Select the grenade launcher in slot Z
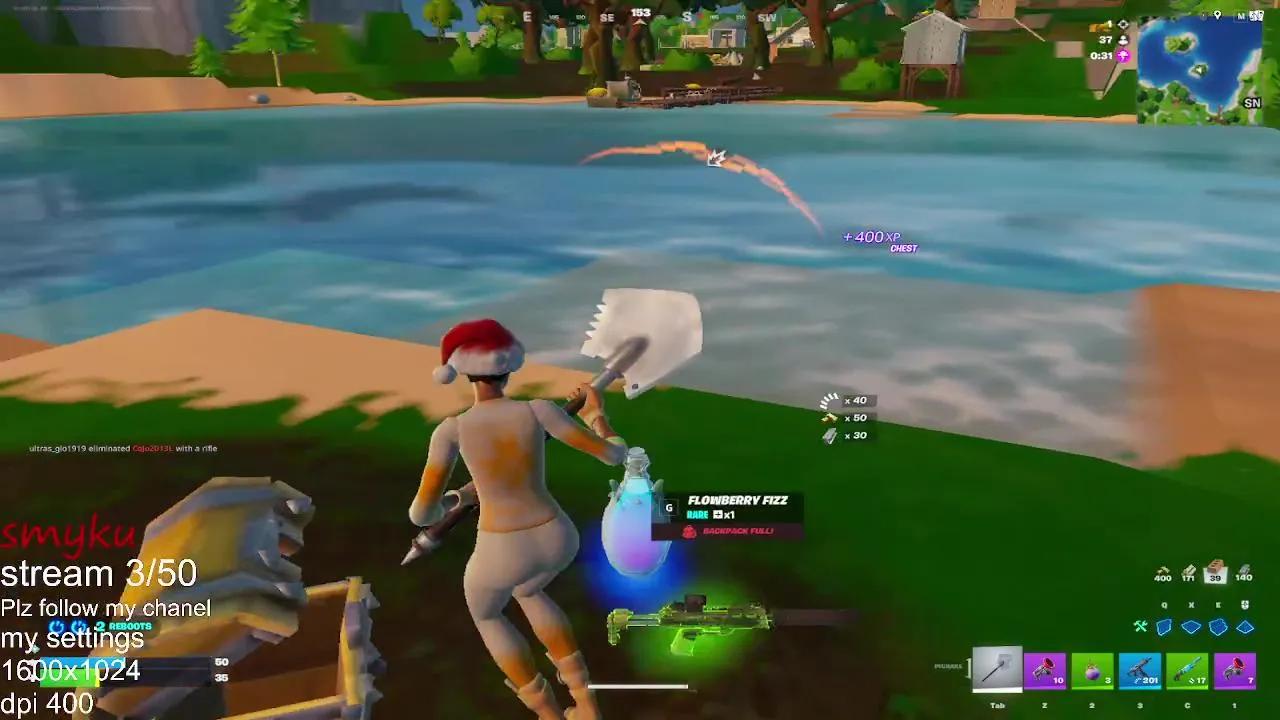1280x720 pixels. click(1046, 670)
